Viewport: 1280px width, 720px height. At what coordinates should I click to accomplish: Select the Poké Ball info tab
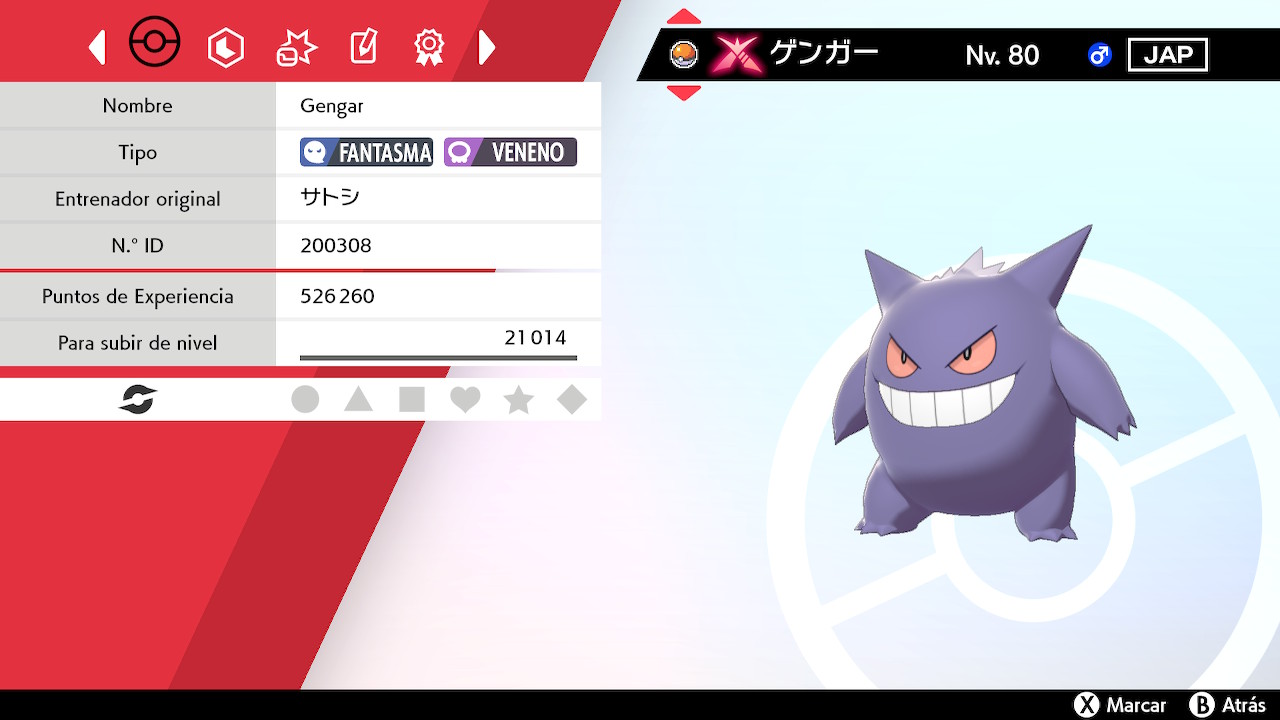point(155,44)
